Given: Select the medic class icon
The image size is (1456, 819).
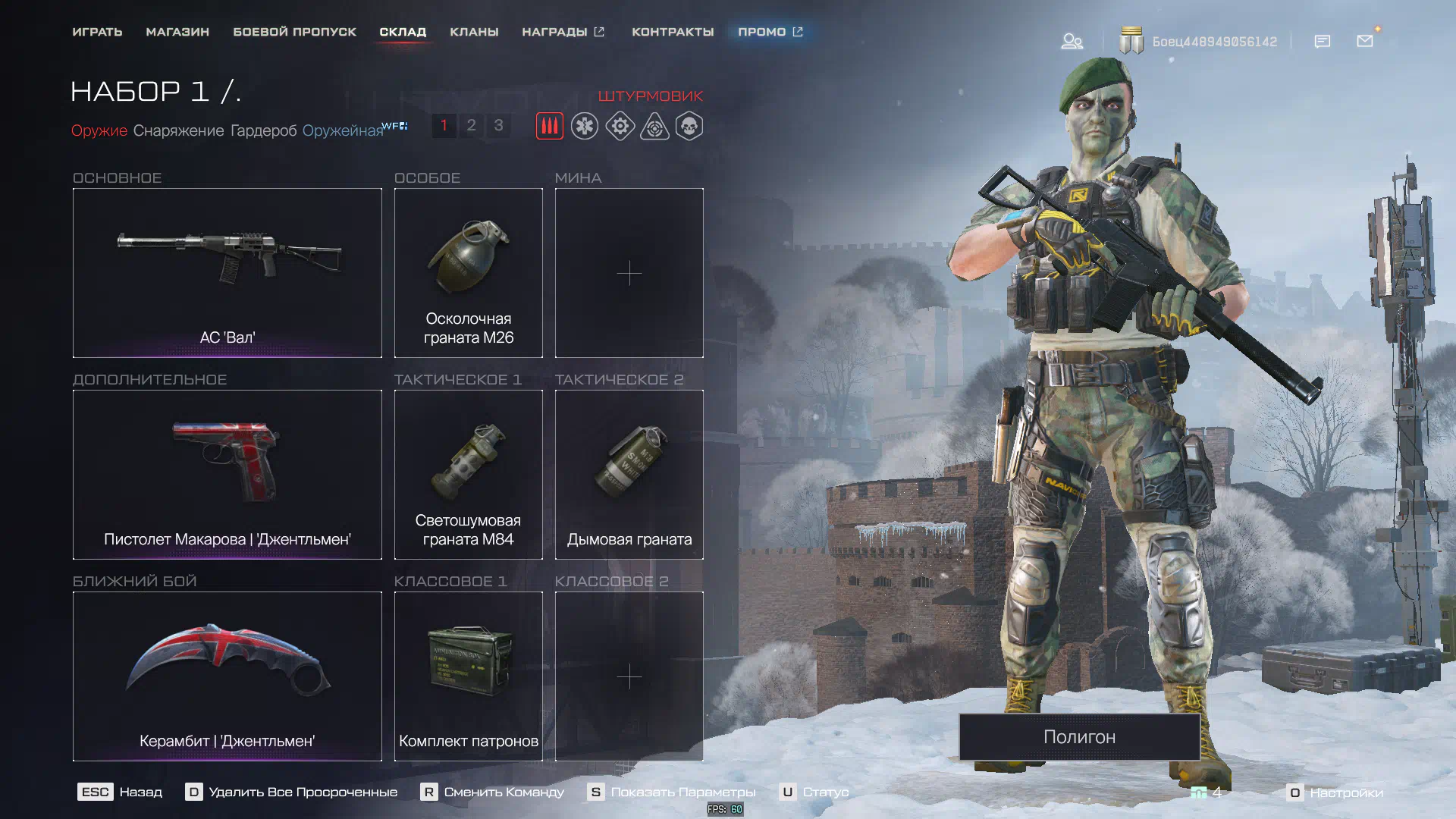Looking at the screenshot, I should point(585,126).
